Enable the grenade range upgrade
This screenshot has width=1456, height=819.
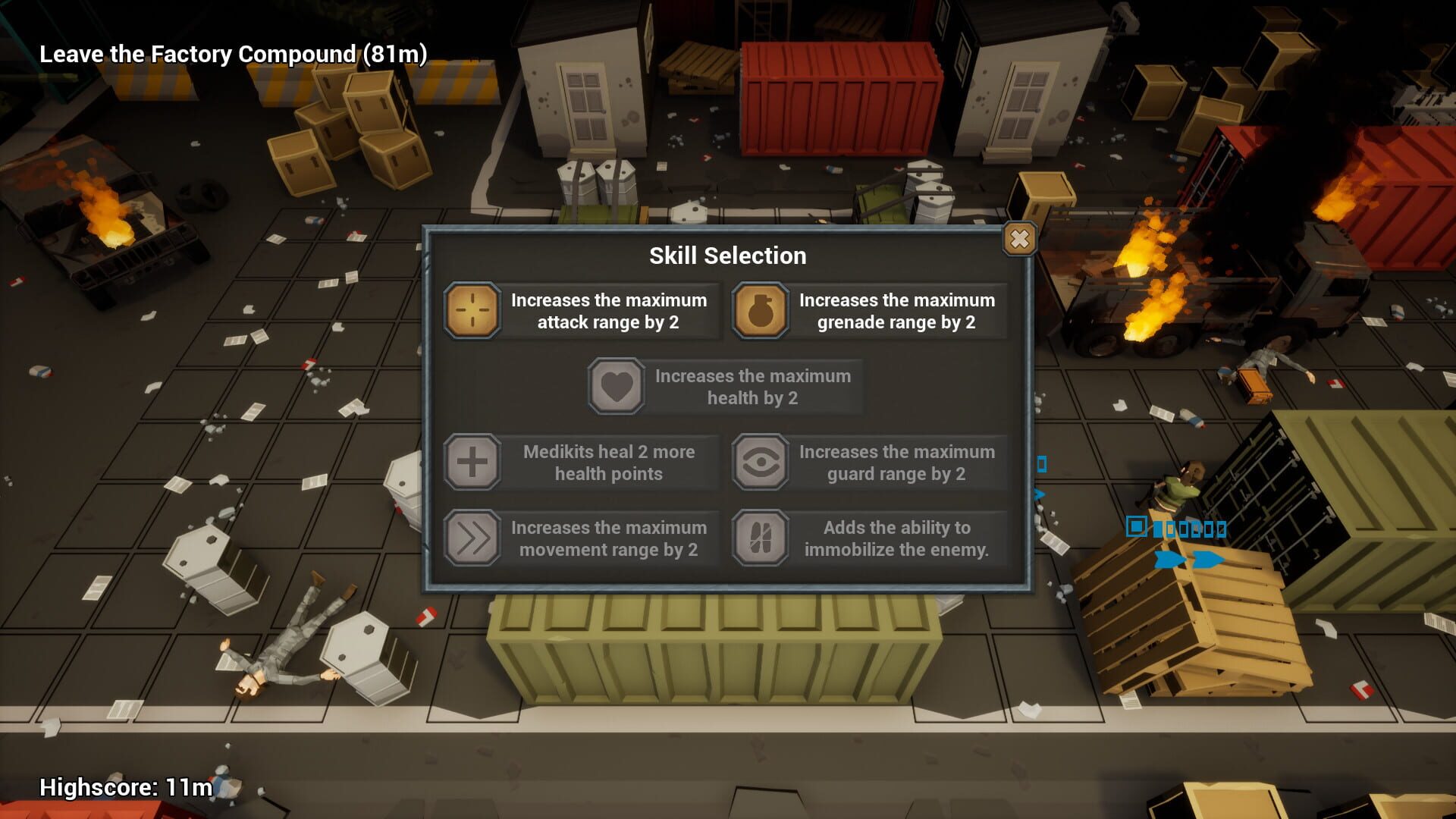click(x=895, y=310)
